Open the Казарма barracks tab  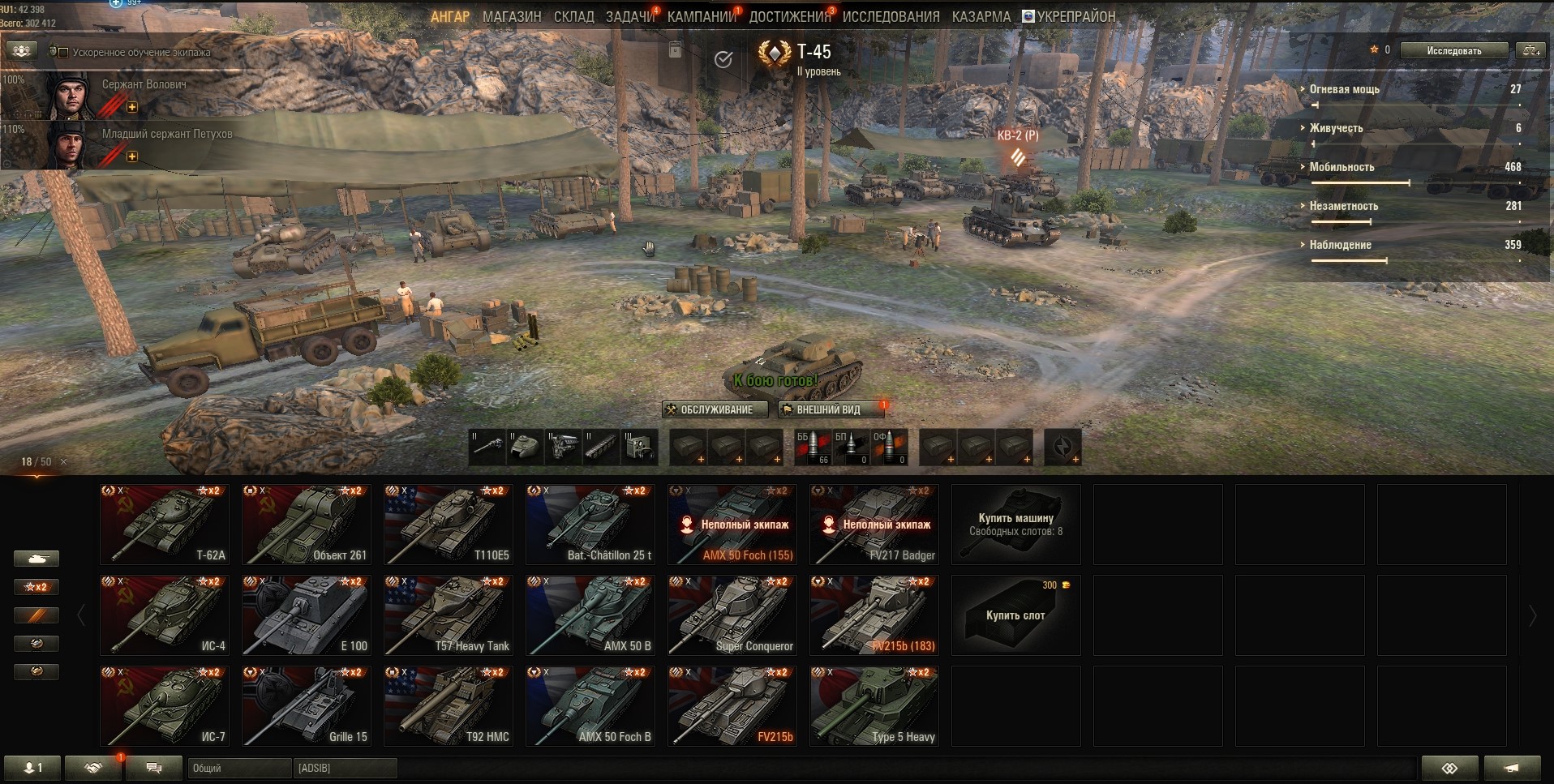(x=981, y=16)
